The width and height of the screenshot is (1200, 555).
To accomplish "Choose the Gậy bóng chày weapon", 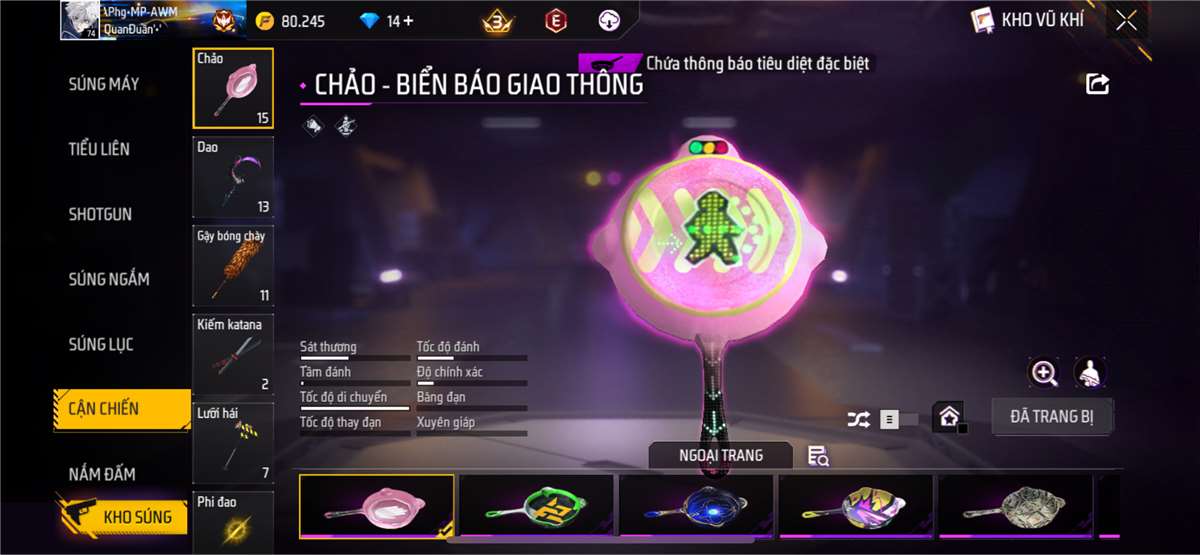I will click(233, 265).
